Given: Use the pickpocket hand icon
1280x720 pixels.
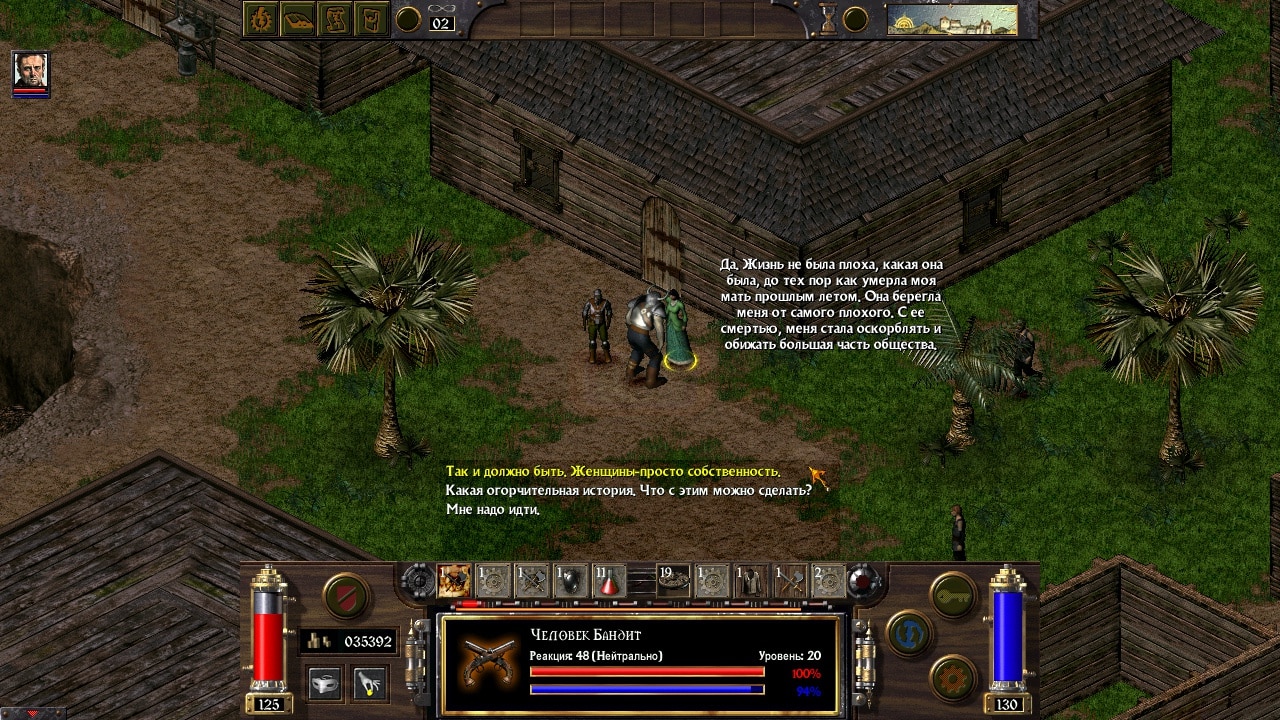Looking at the screenshot, I should click(370, 683).
